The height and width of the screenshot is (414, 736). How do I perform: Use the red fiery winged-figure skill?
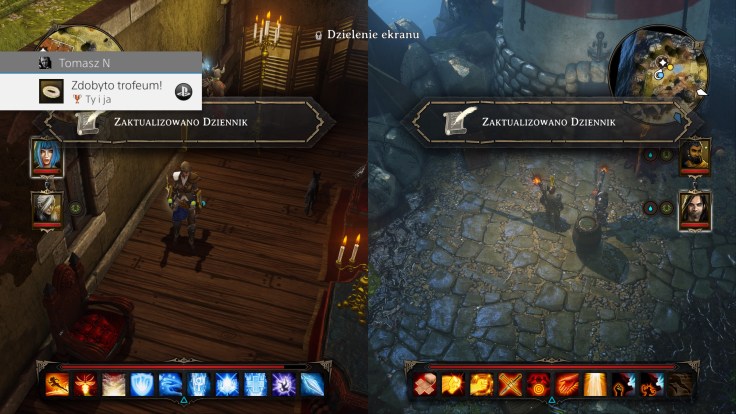(x=86, y=384)
